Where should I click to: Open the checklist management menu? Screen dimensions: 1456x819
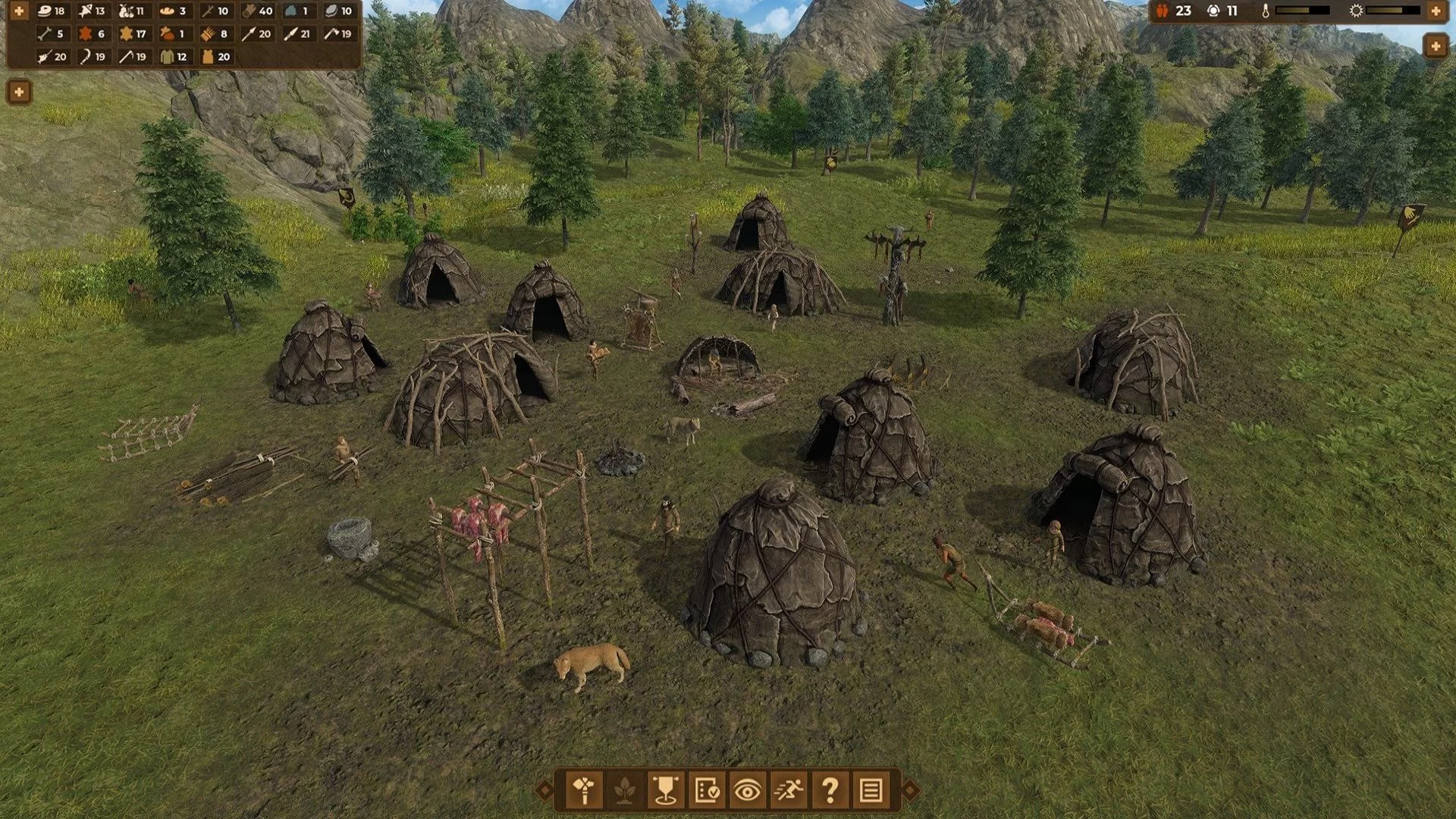pyautogui.click(x=707, y=791)
